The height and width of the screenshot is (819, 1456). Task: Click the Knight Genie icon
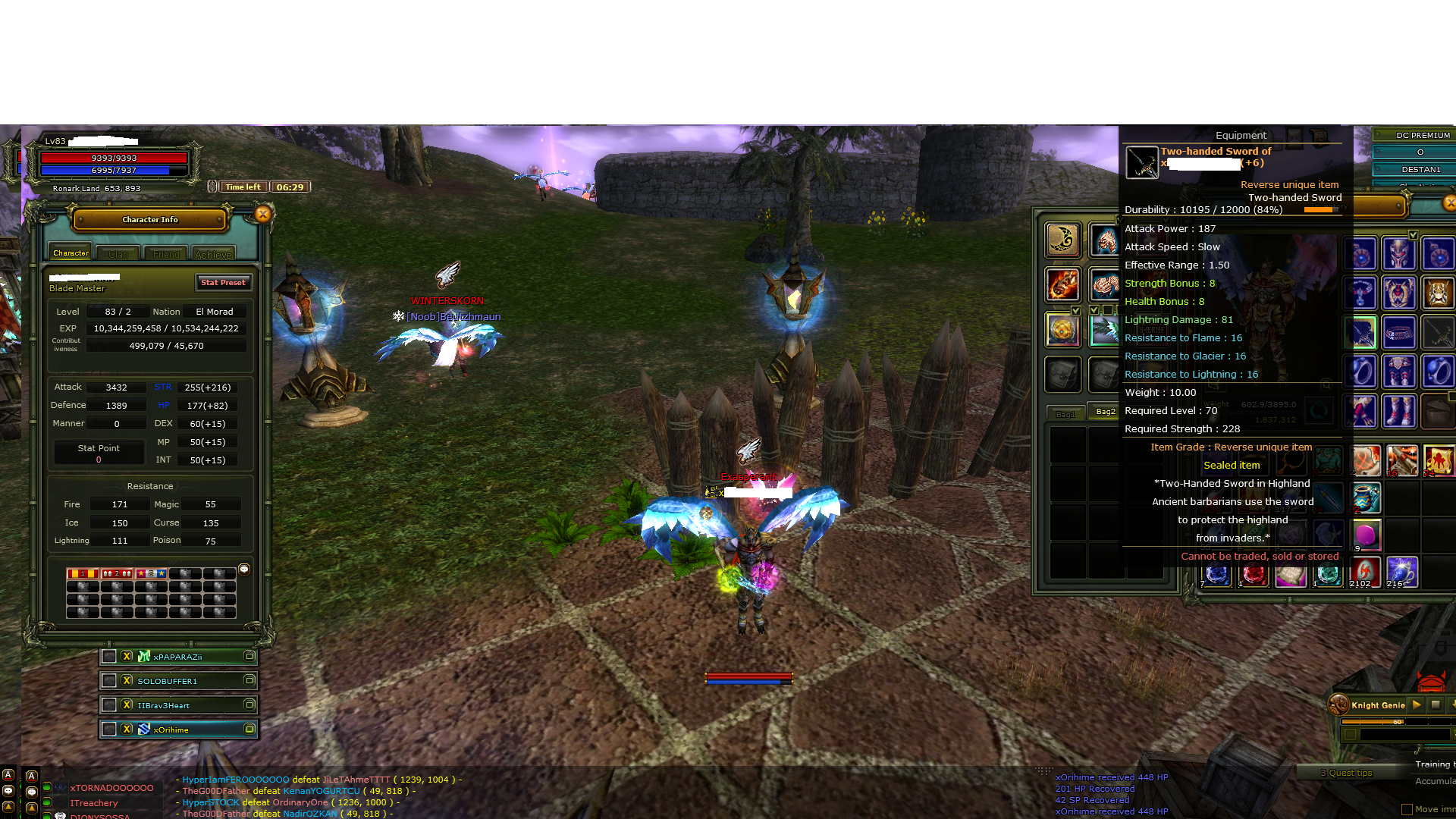1339,705
